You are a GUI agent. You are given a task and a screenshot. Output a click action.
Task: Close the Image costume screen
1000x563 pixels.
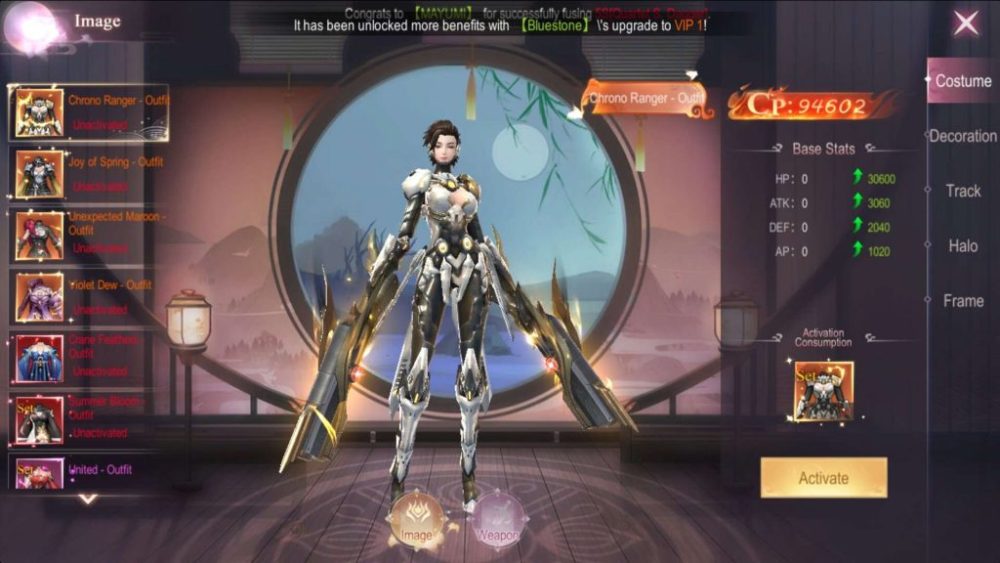coord(965,23)
